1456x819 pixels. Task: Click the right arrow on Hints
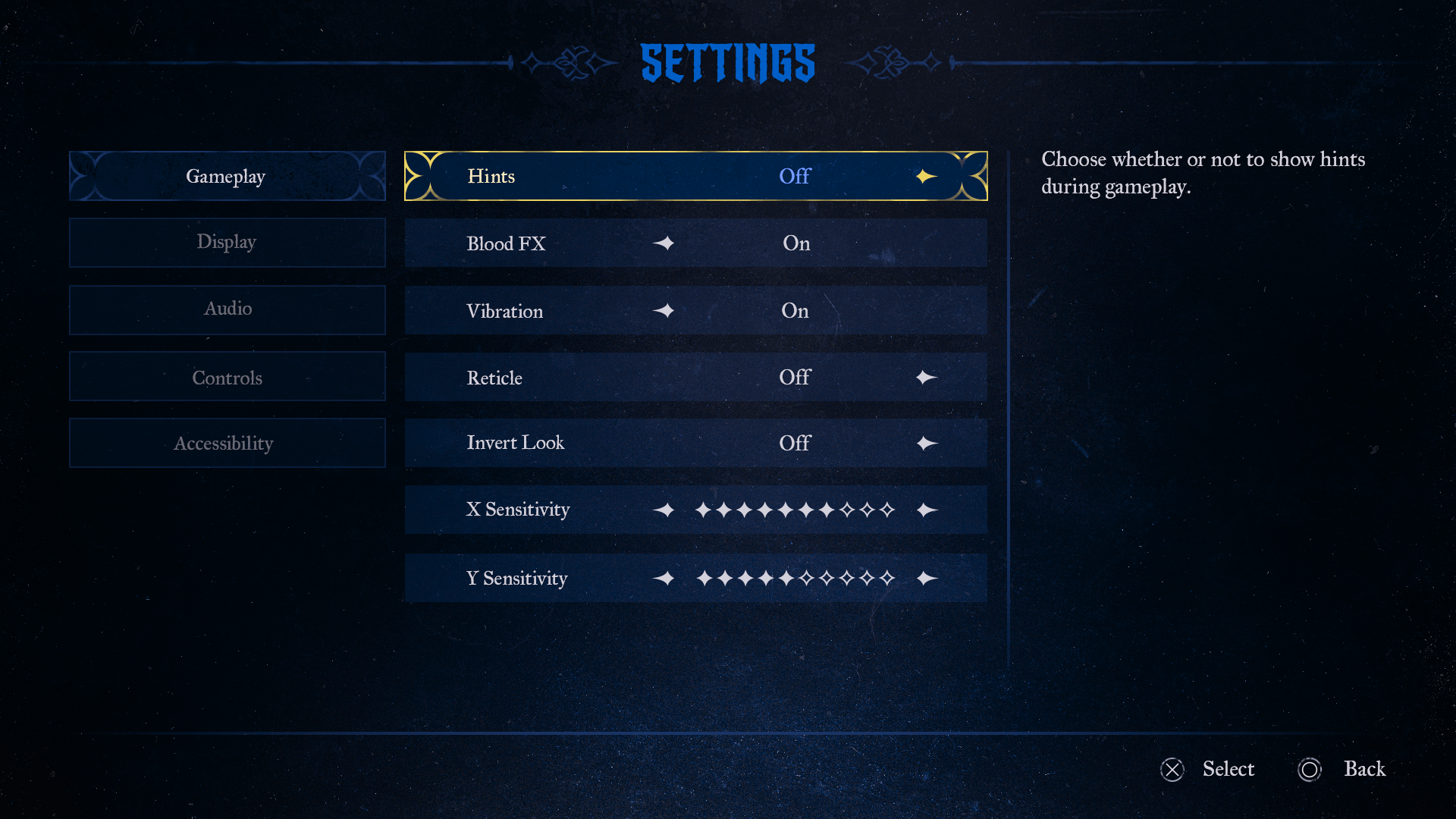tap(926, 176)
